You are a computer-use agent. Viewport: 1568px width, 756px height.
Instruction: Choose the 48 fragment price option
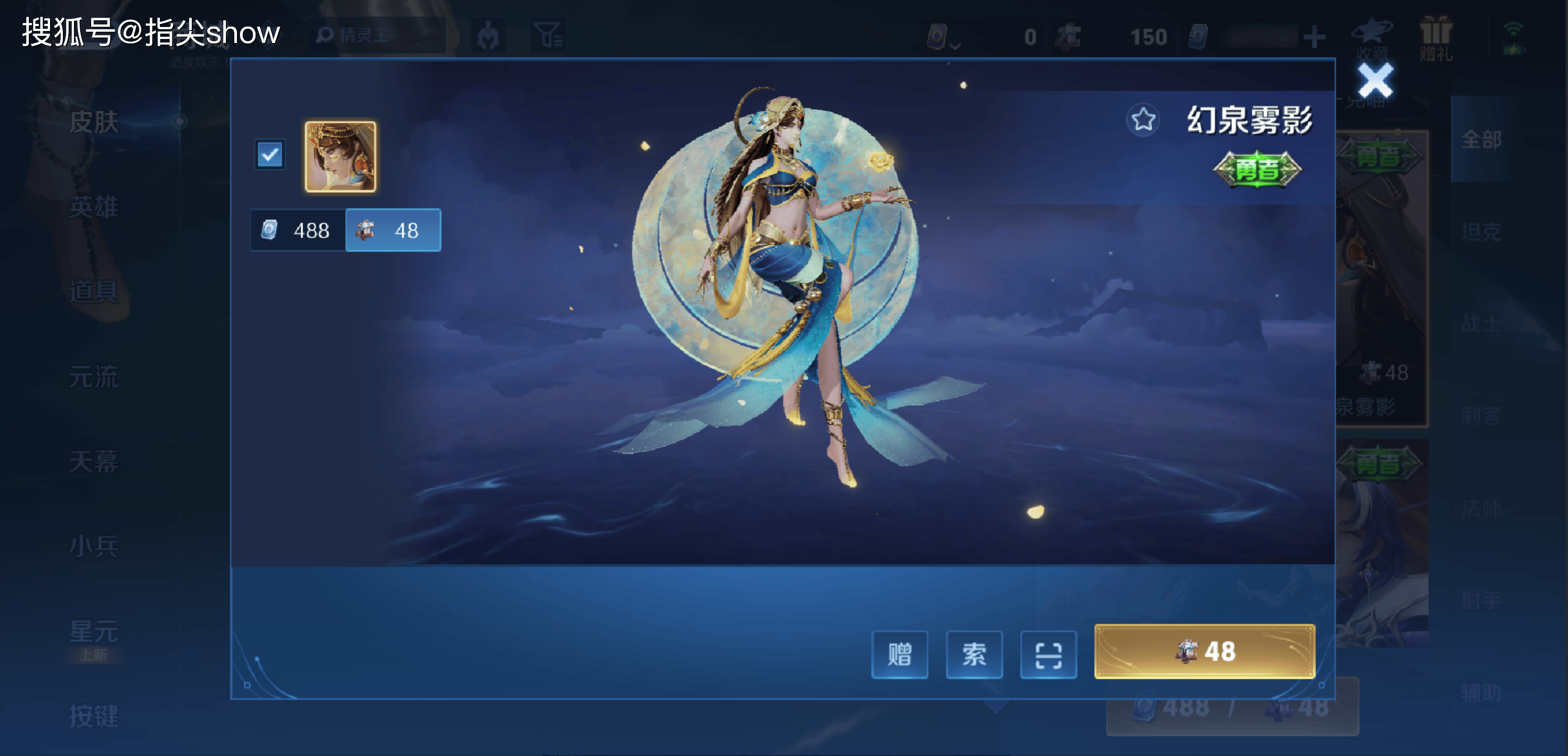click(x=393, y=230)
